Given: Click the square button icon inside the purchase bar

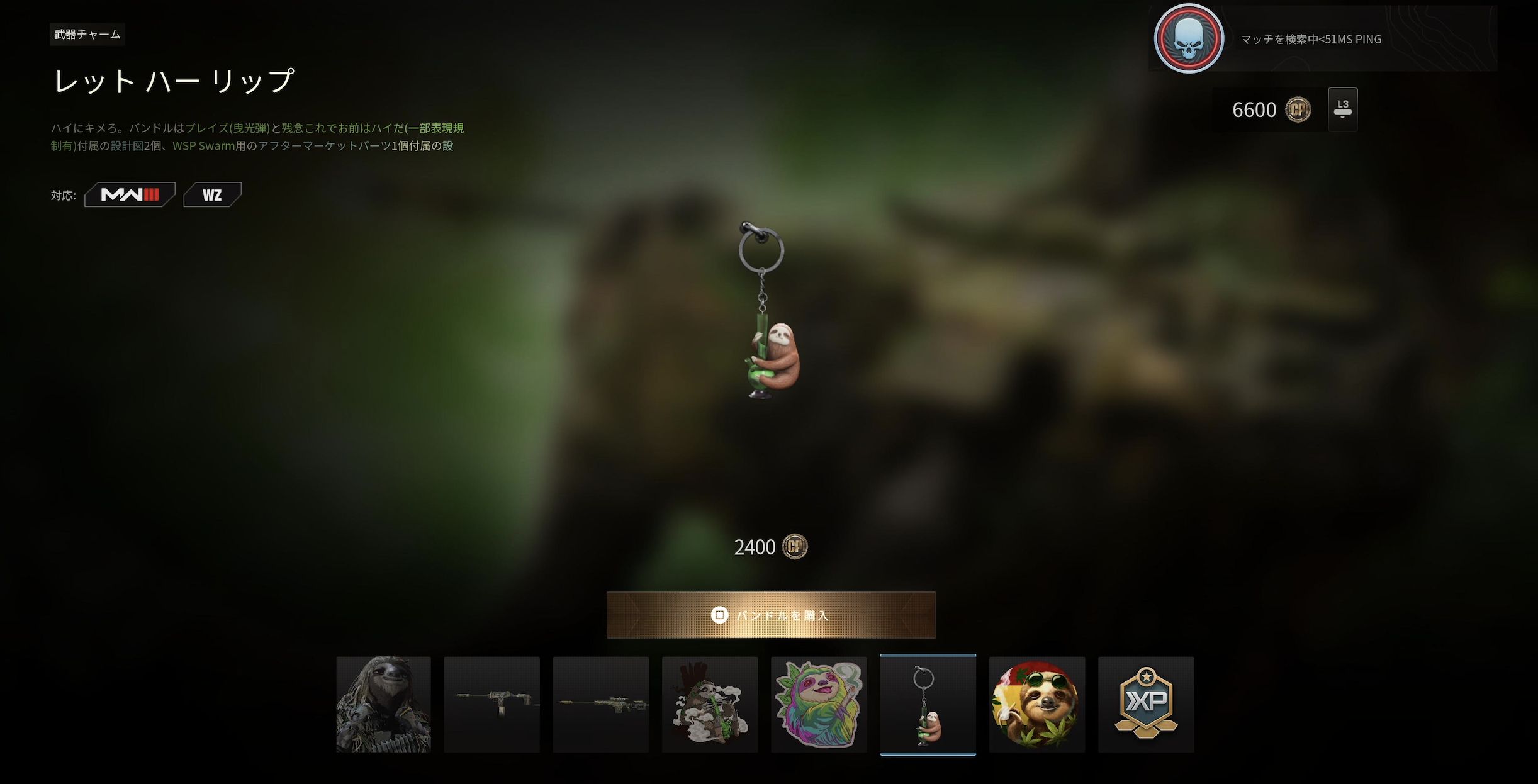Looking at the screenshot, I should [721, 615].
